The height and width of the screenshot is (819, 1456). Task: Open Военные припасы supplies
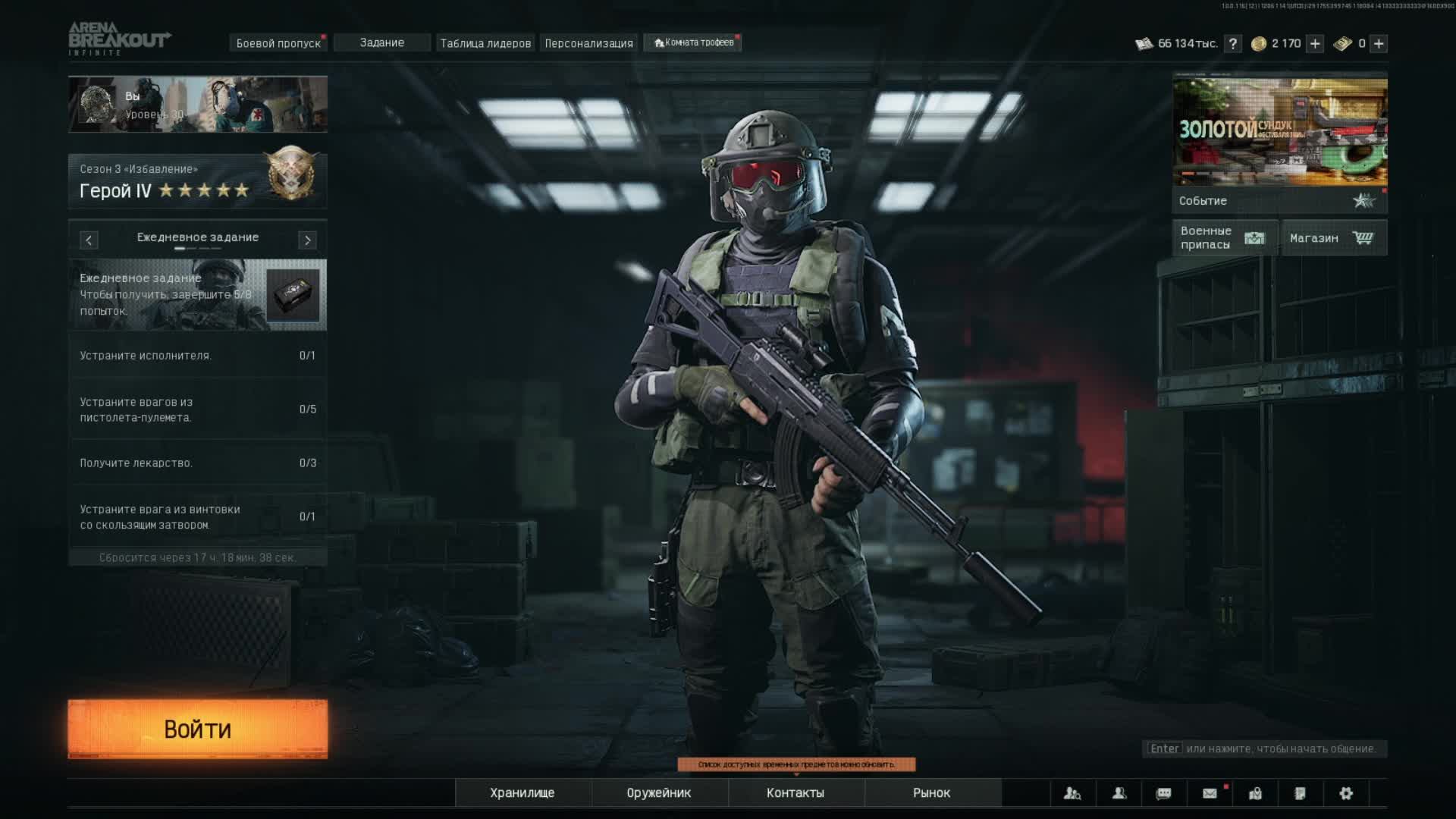[1224, 238]
